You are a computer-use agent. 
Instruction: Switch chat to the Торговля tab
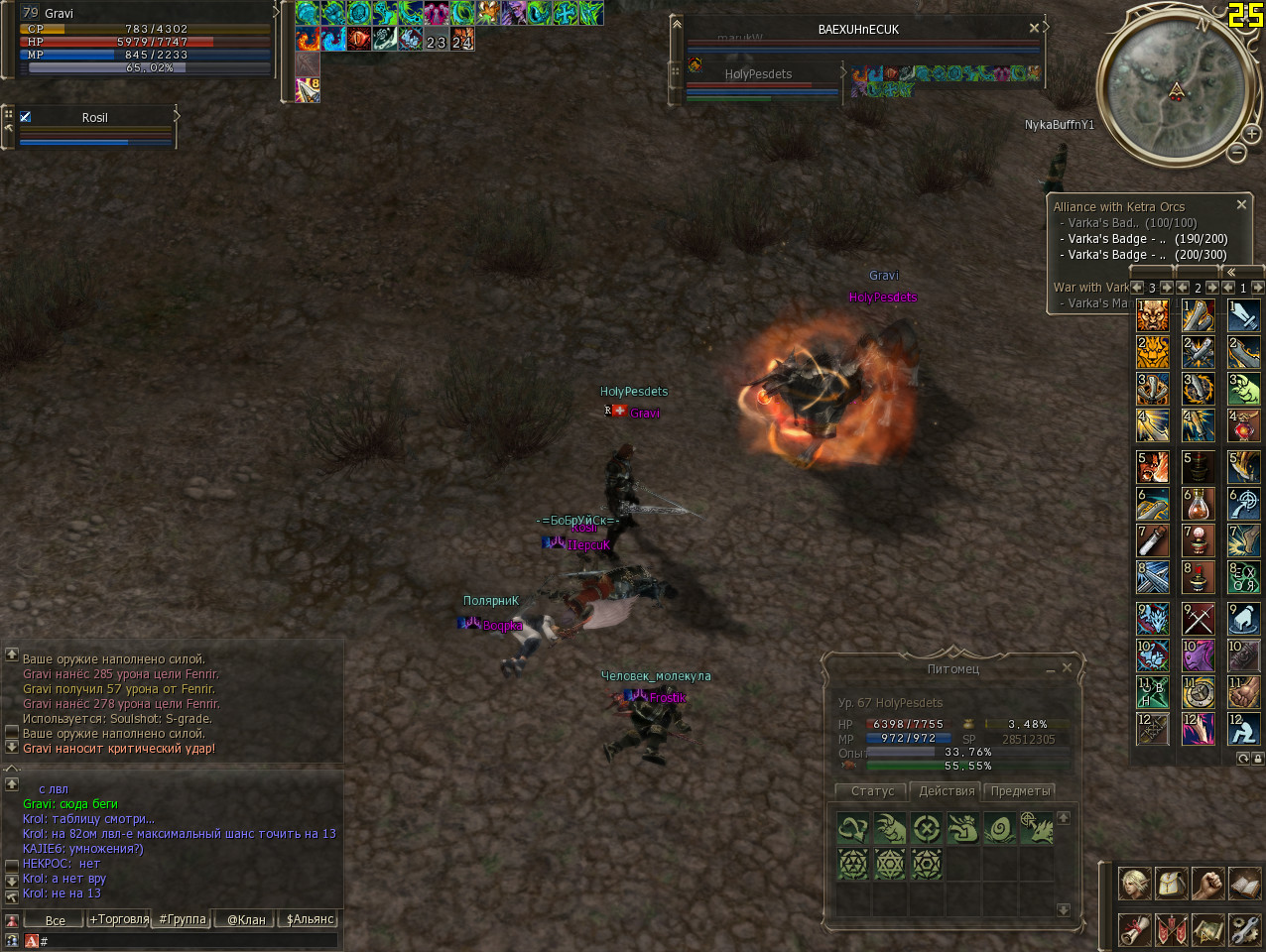(x=119, y=919)
